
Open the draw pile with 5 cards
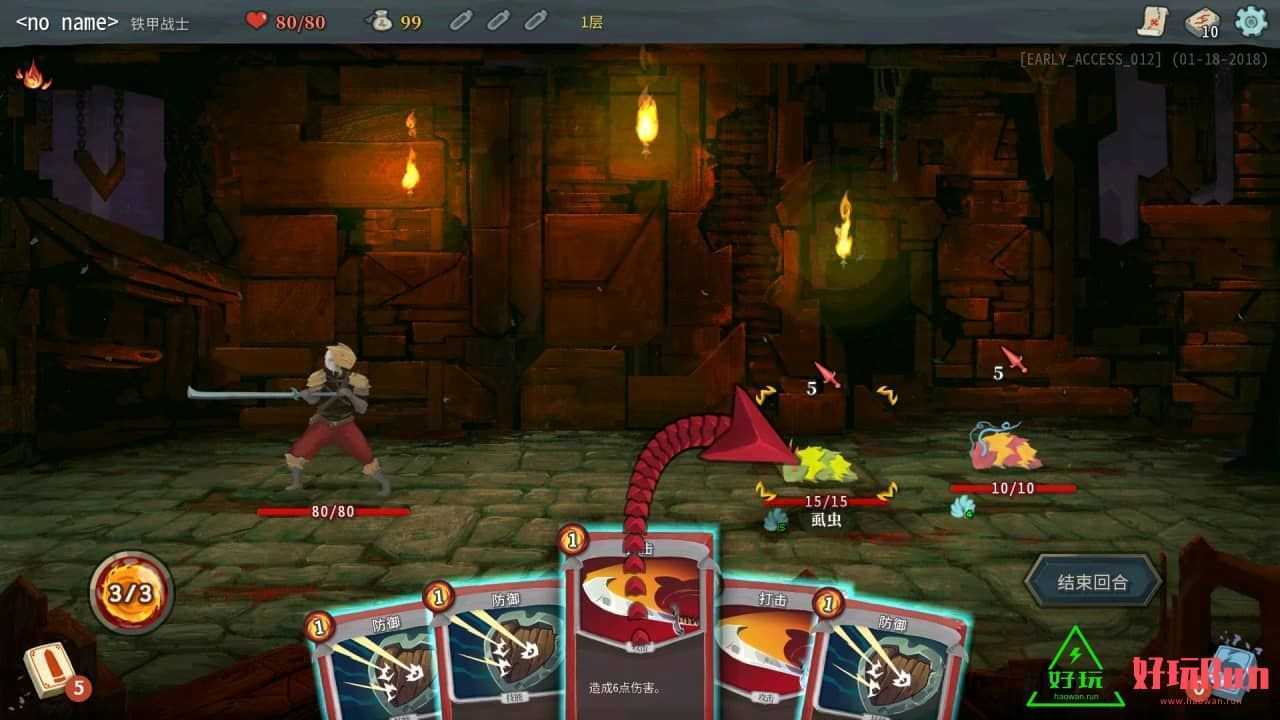click(49, 668)
